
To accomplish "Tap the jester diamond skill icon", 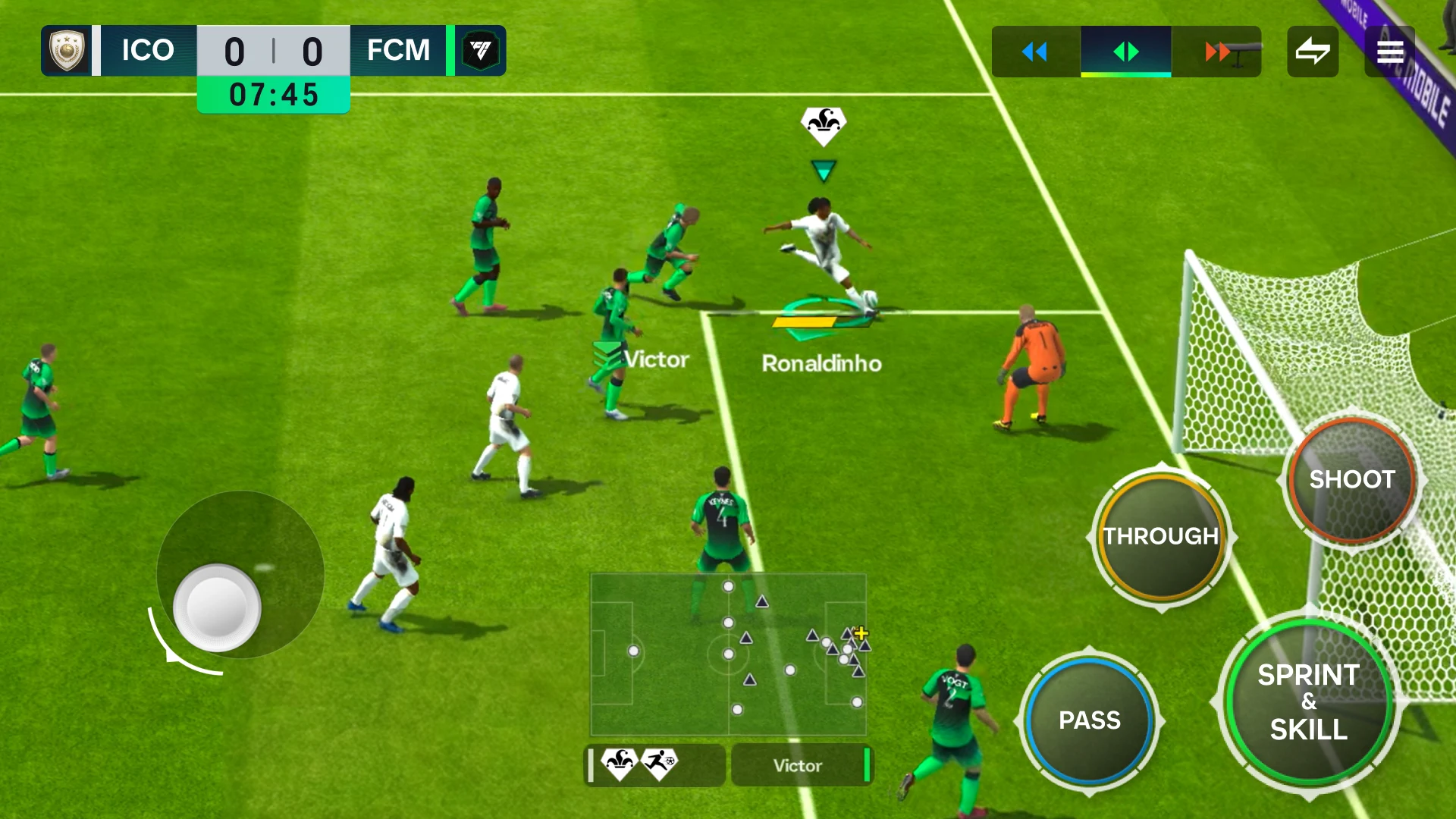I will pos(620,764).
